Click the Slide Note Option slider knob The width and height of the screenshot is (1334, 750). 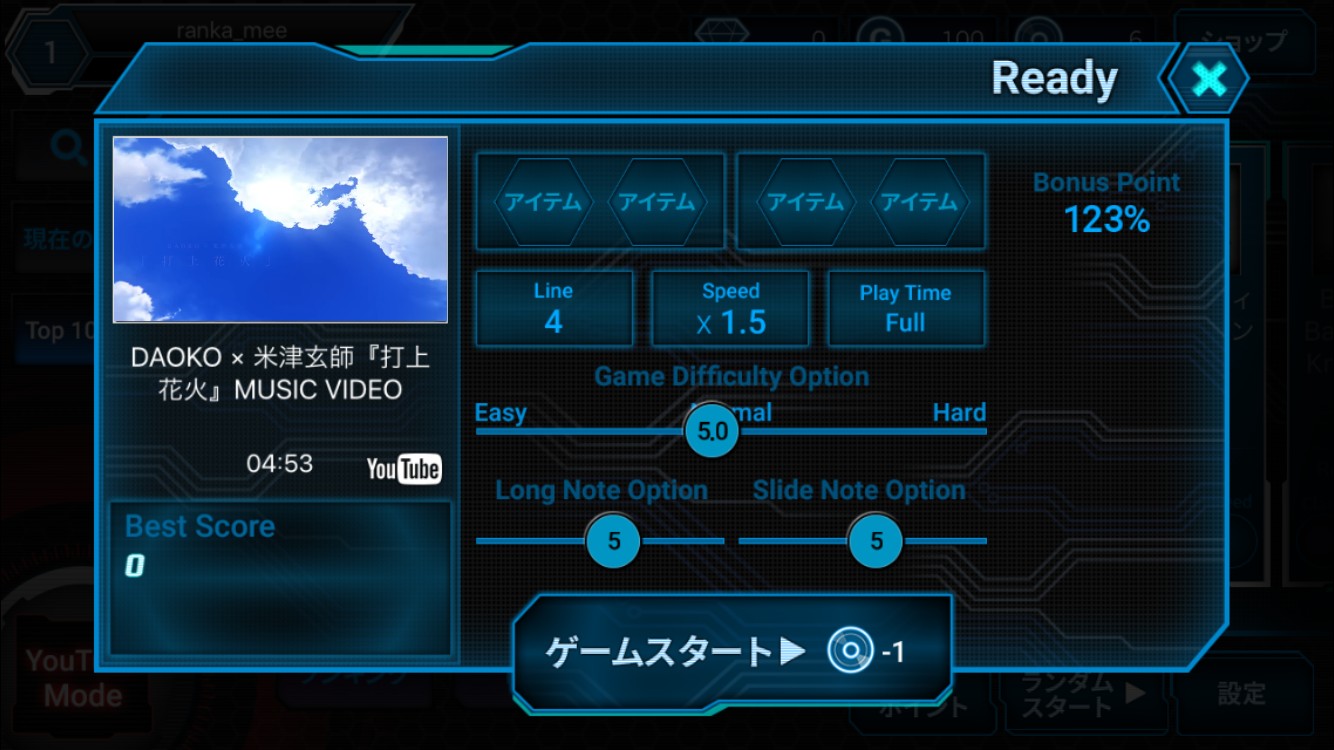point(876,541)
